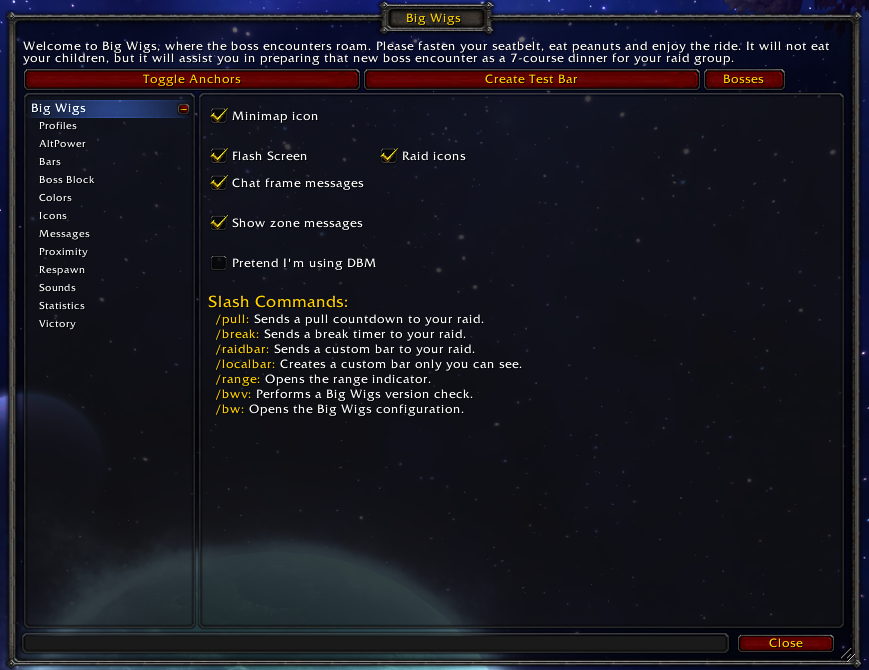Screen dimensions: 869x670
Task: Open the Bosses panel
Action: (x=743, y=79)
